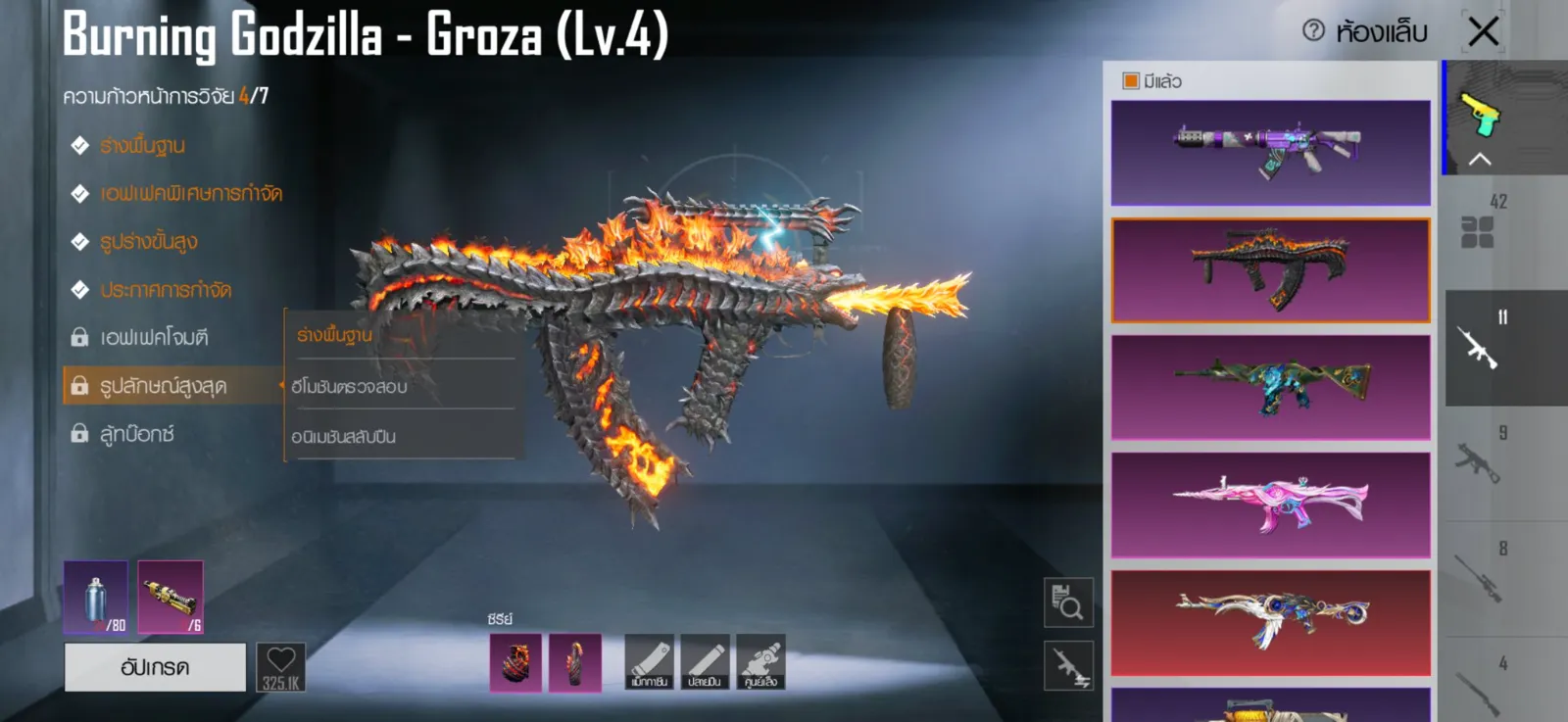Select the golden gun material slot
The image size is (1568, 722).
point(171,597)
